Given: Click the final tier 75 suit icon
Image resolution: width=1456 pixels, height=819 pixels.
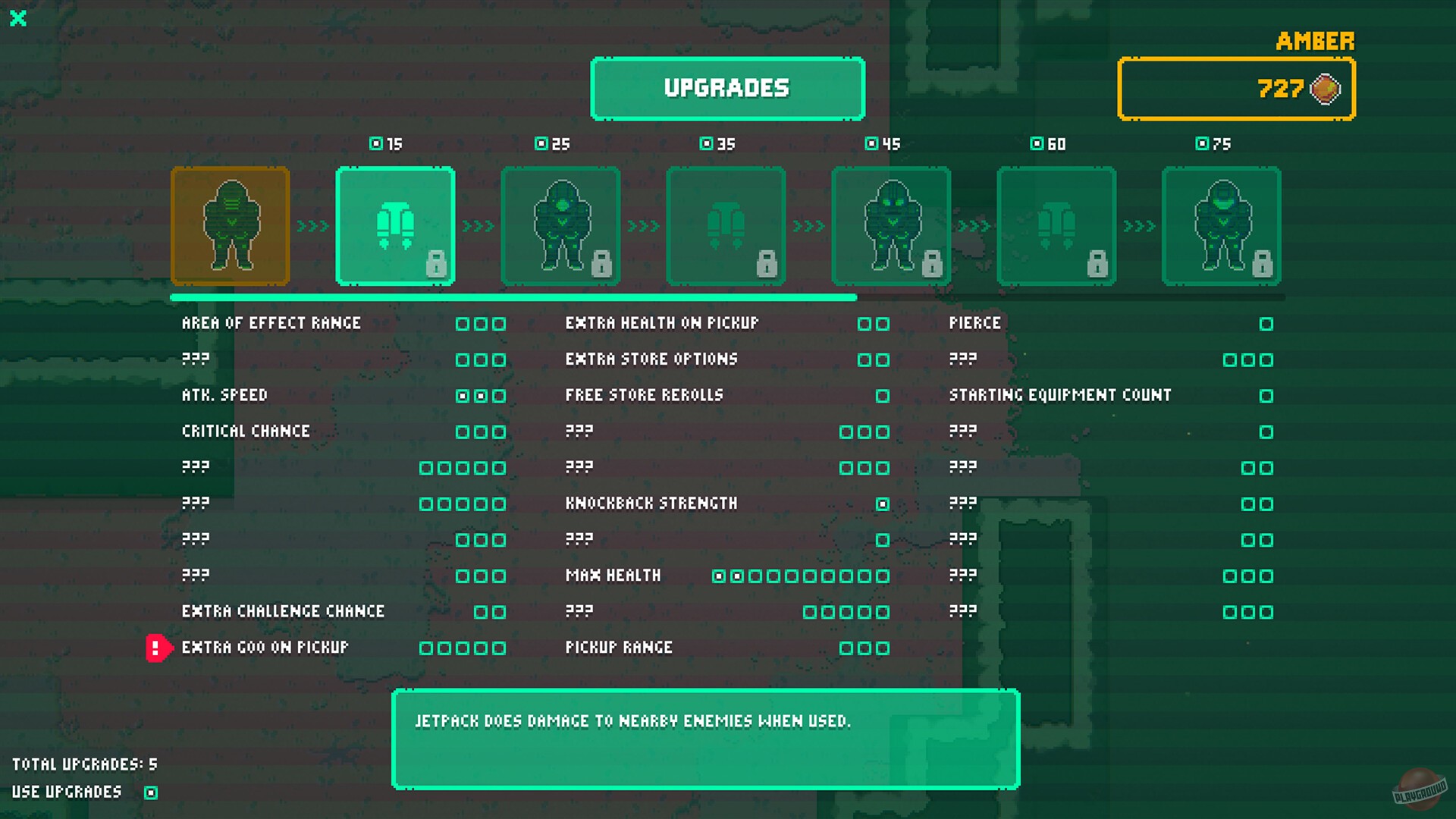Looking at the screenshot, I should pos(1222,226).
